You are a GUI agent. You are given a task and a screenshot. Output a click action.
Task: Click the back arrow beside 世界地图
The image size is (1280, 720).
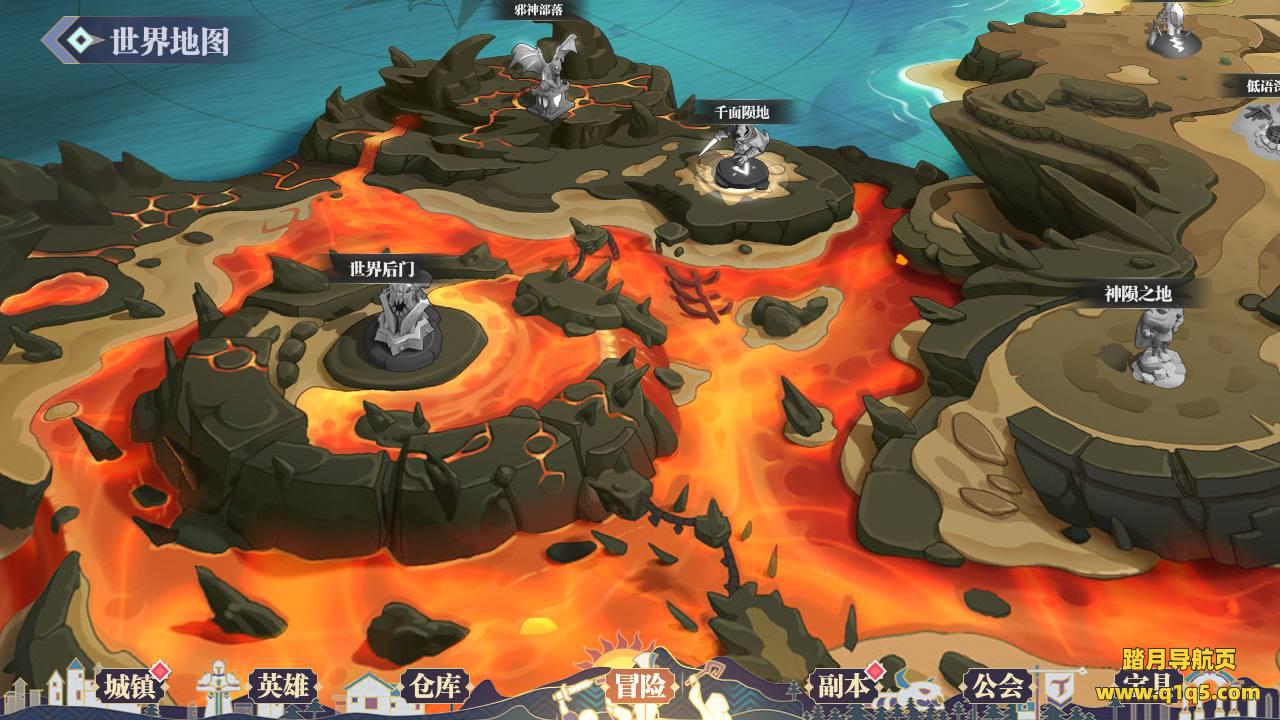74,40
